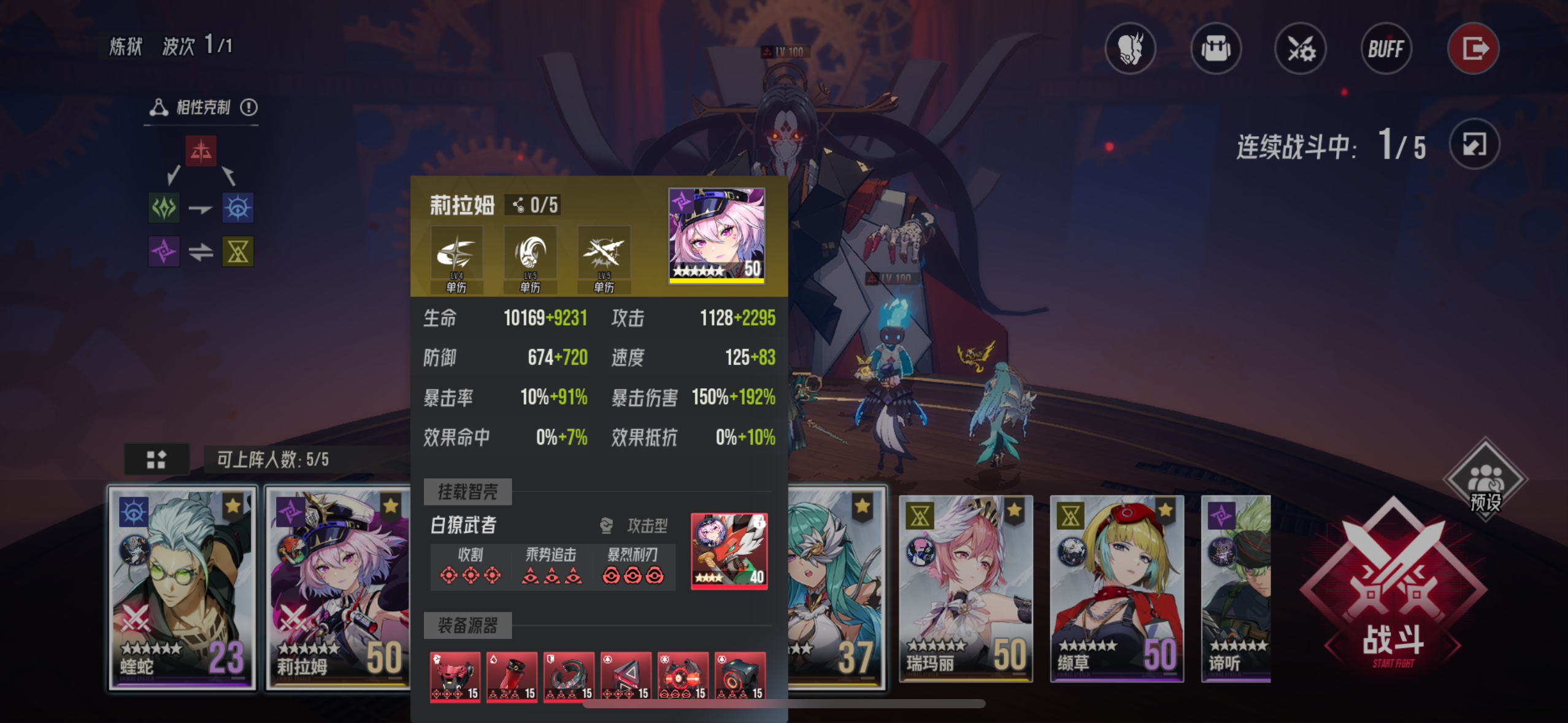Image resolution: width=1568 pixels, height=723 pixels.
Task: Click the 0/5 share link expander
Action: tap(532, 205)
